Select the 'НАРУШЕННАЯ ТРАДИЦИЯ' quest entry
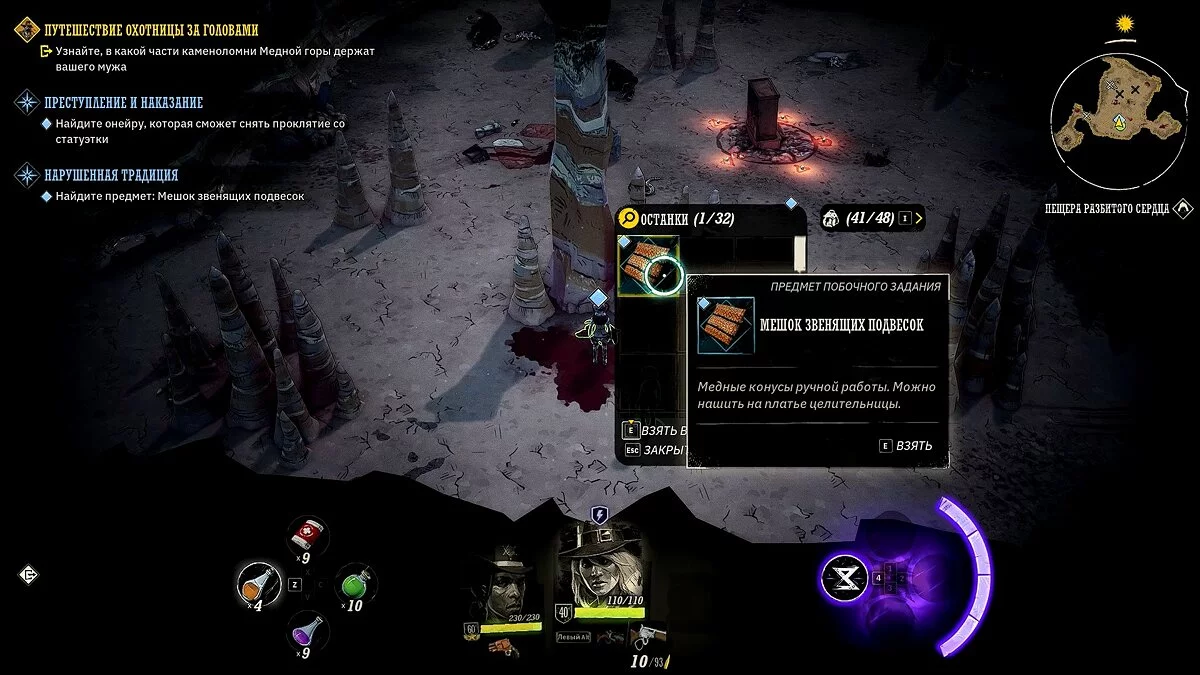Viewport: 1200px width, 675px height. (110, 175)
